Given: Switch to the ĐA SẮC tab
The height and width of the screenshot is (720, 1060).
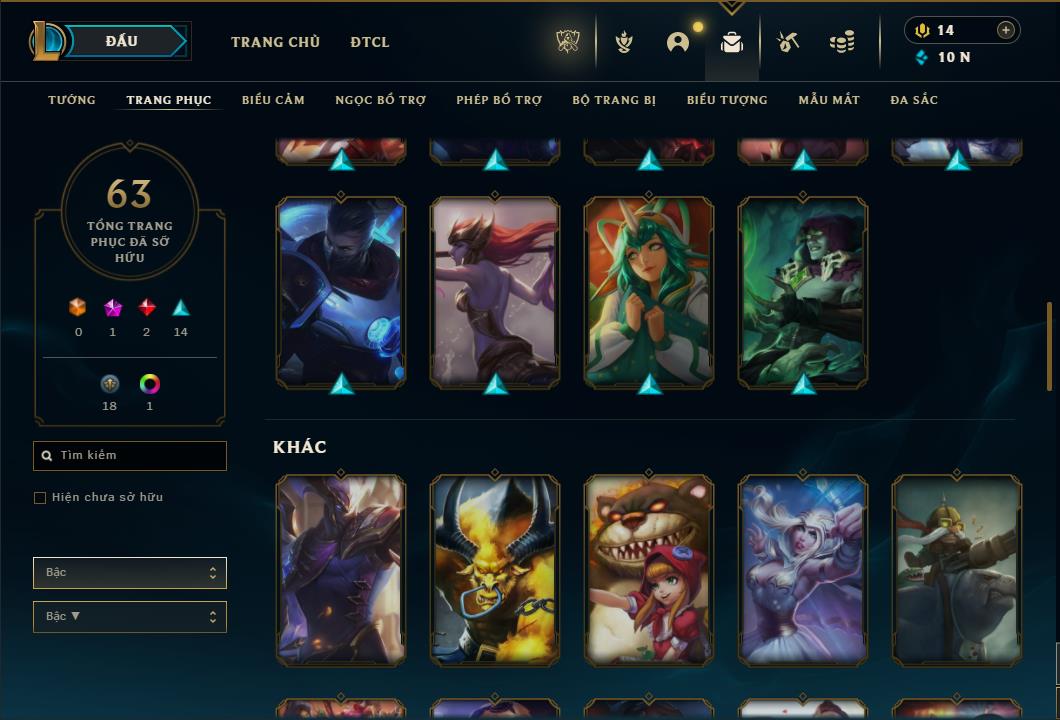Looking at the screenshot, I should pos(914,100).
